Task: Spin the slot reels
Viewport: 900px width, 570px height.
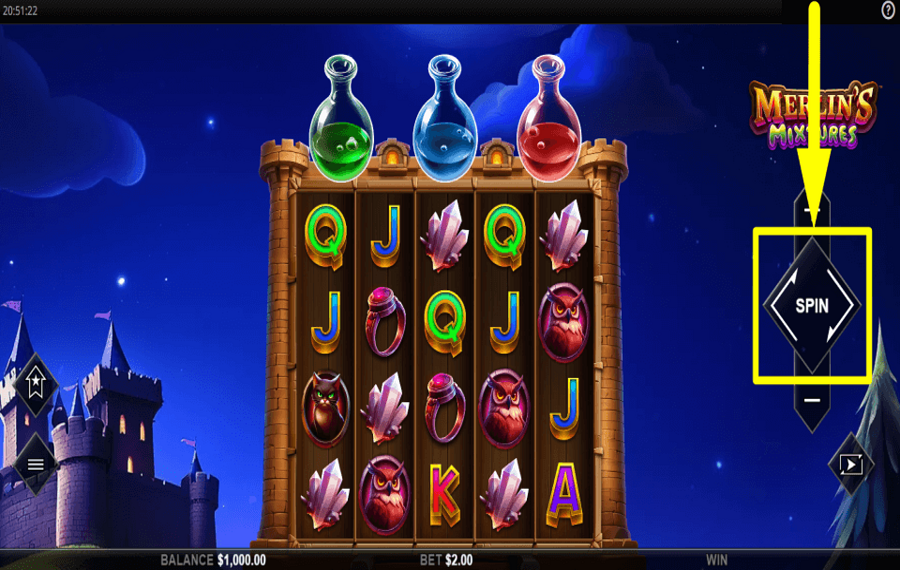Action: (x=811, y=306)
